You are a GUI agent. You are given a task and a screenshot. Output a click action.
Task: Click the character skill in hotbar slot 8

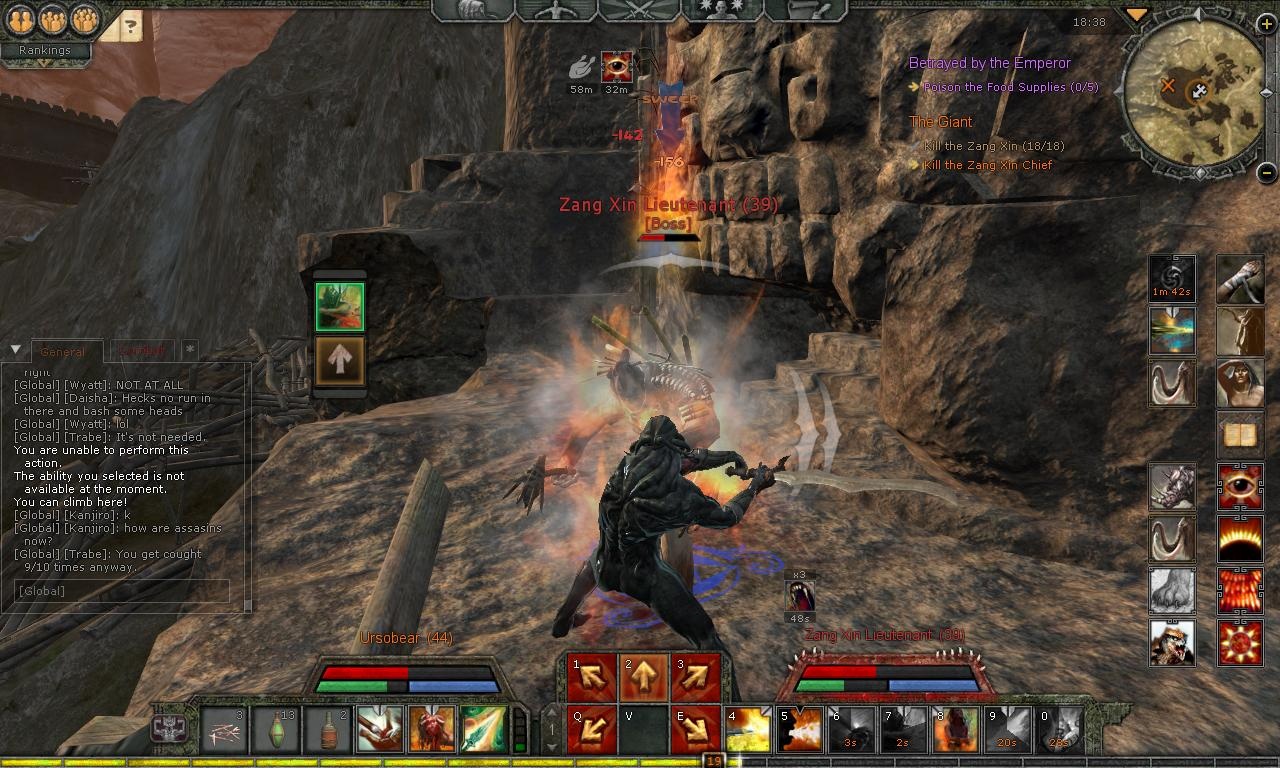pyautogui.click(x=957, y=729)
